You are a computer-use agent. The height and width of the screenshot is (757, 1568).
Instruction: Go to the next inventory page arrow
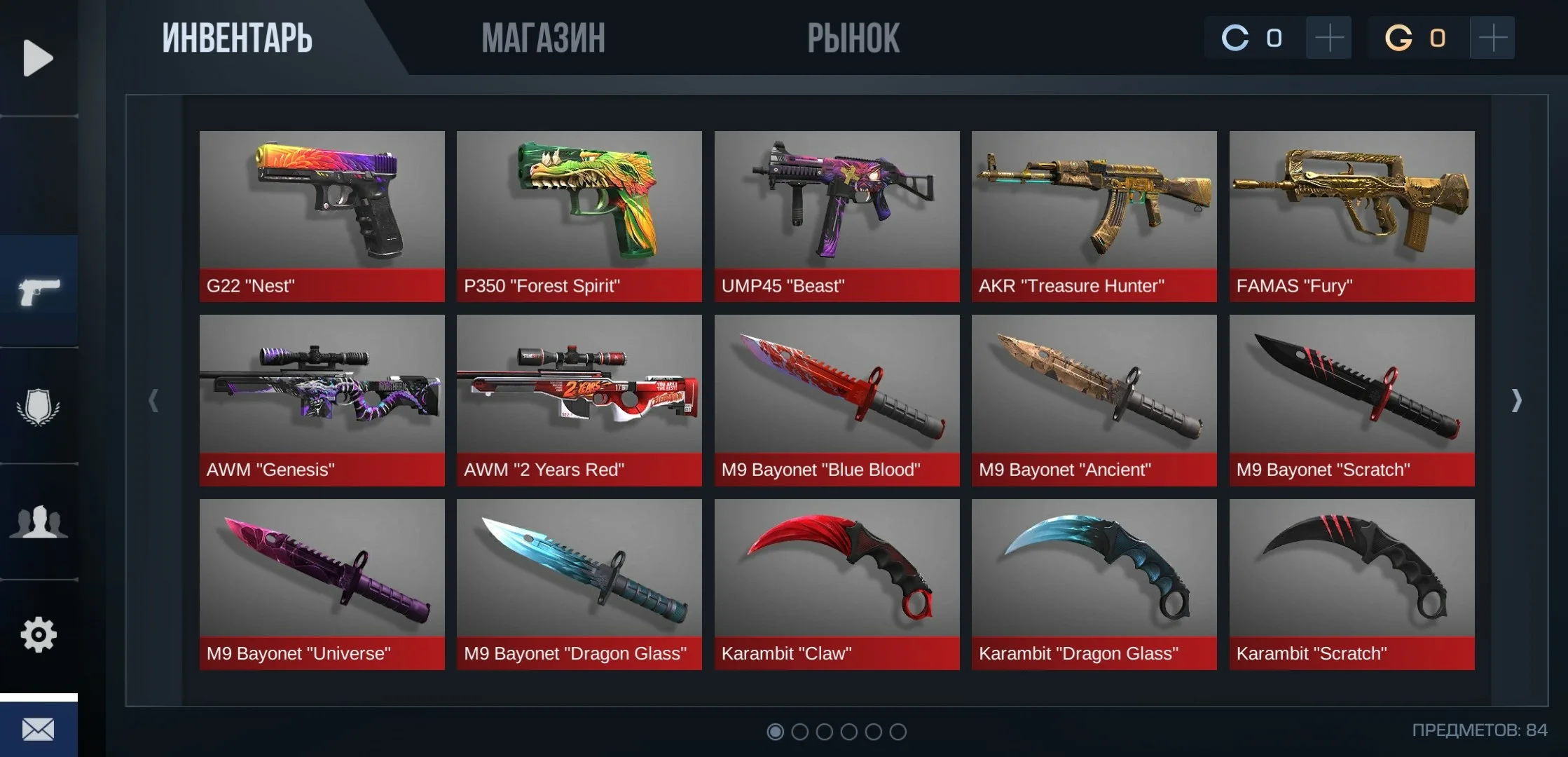(x=1517, y=400)
